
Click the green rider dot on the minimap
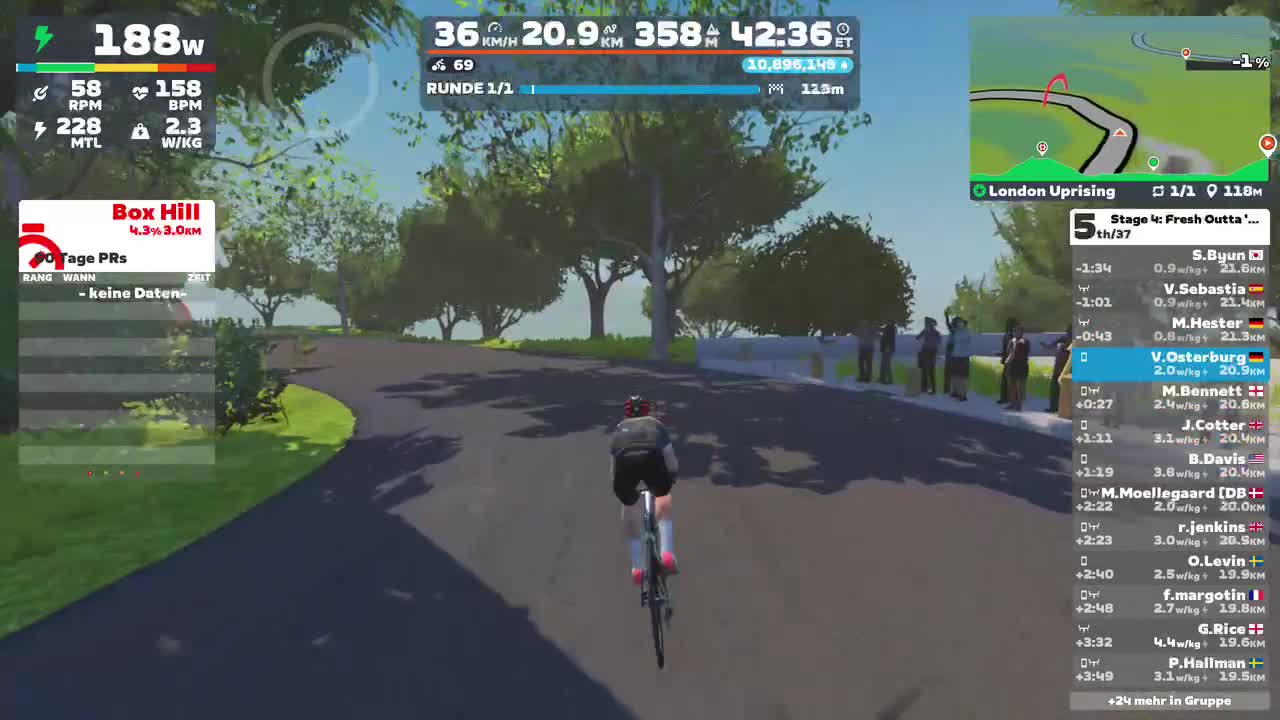pyautogui.click(x=1153, y=161)
